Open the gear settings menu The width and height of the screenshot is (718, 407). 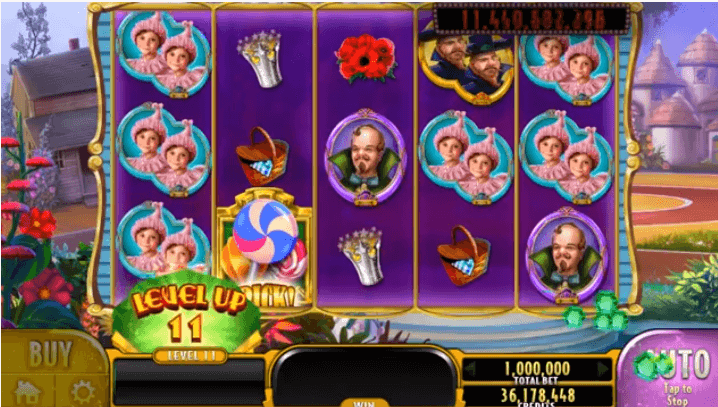[x=78, y=391]
